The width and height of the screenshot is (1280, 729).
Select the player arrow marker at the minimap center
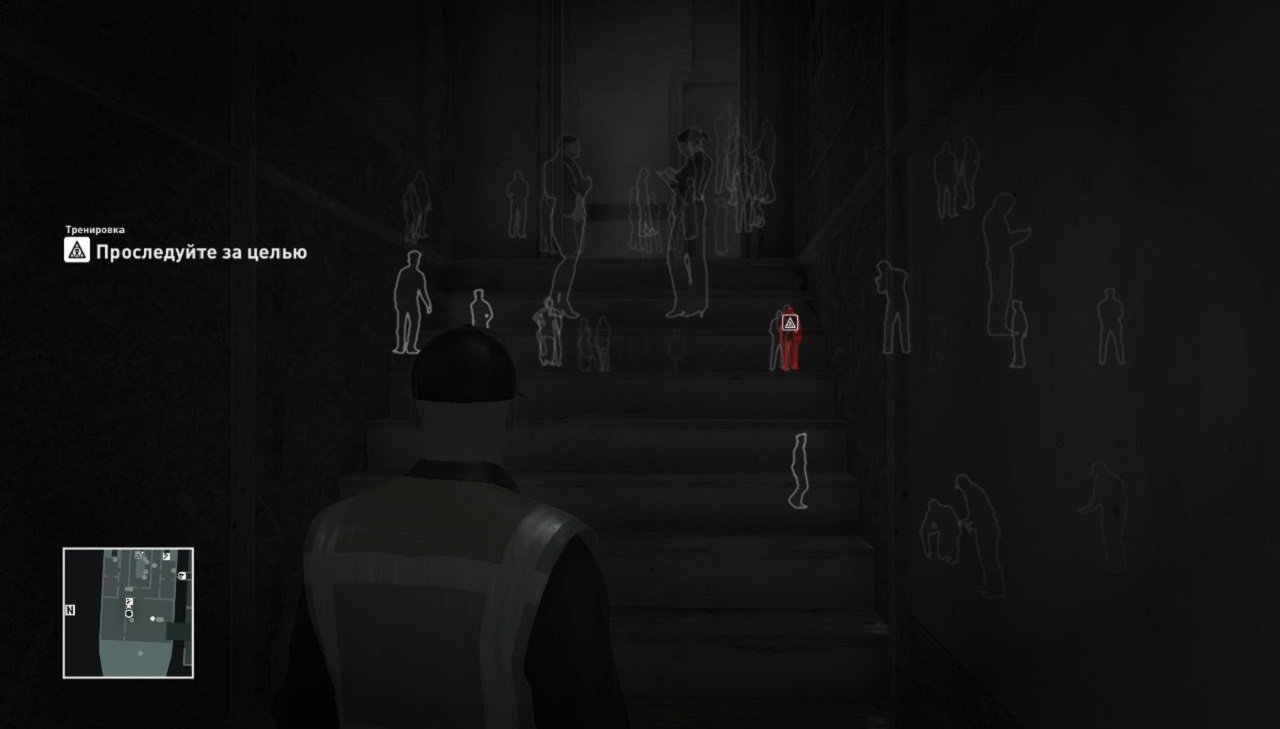(129, 613)
